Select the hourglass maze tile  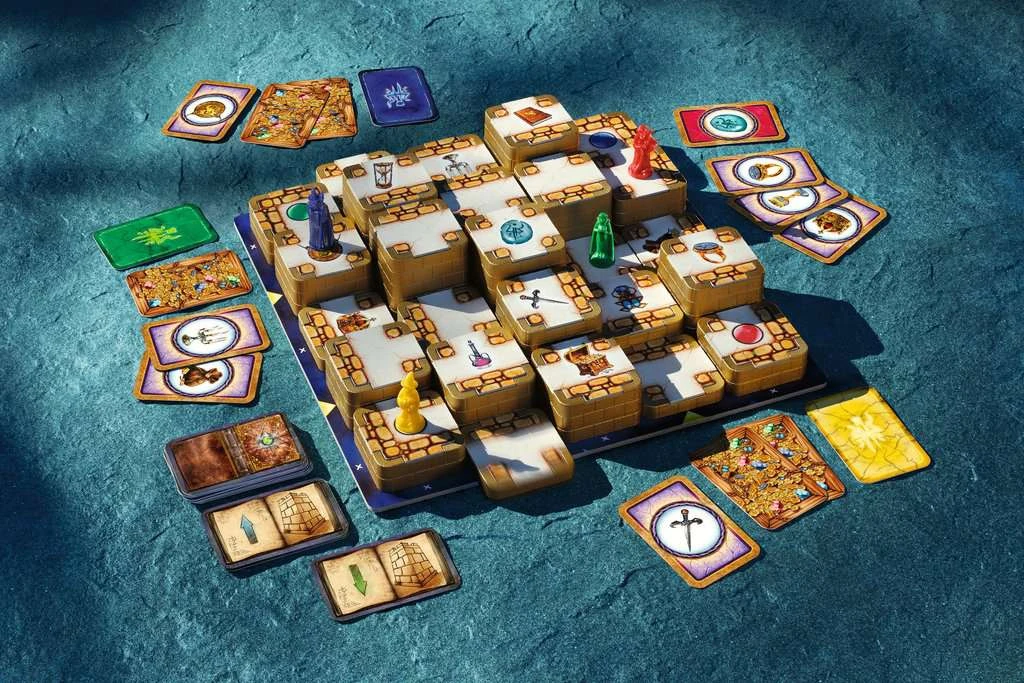(x=384, y=175)
